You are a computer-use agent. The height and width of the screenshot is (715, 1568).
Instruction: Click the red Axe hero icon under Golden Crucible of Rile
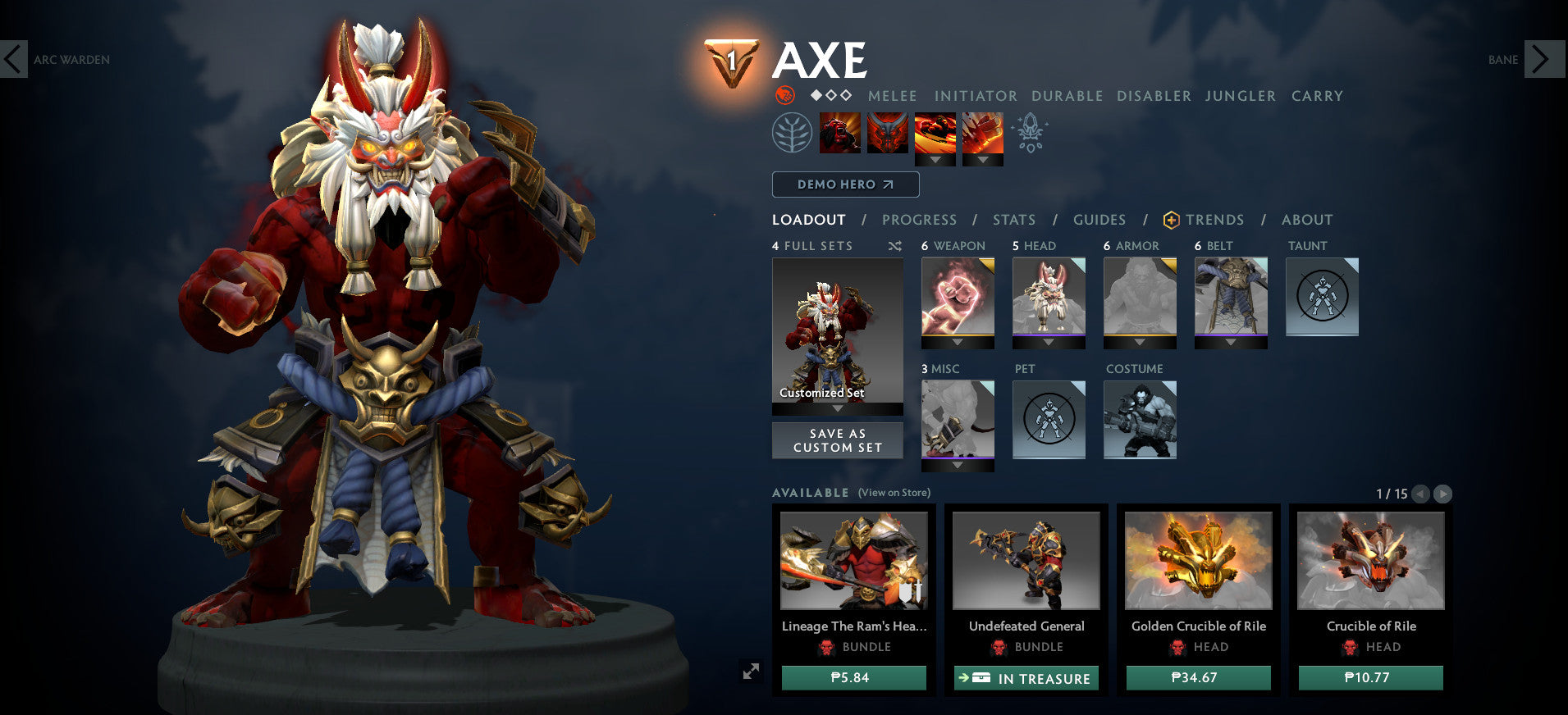click(x=1179, y=647)
